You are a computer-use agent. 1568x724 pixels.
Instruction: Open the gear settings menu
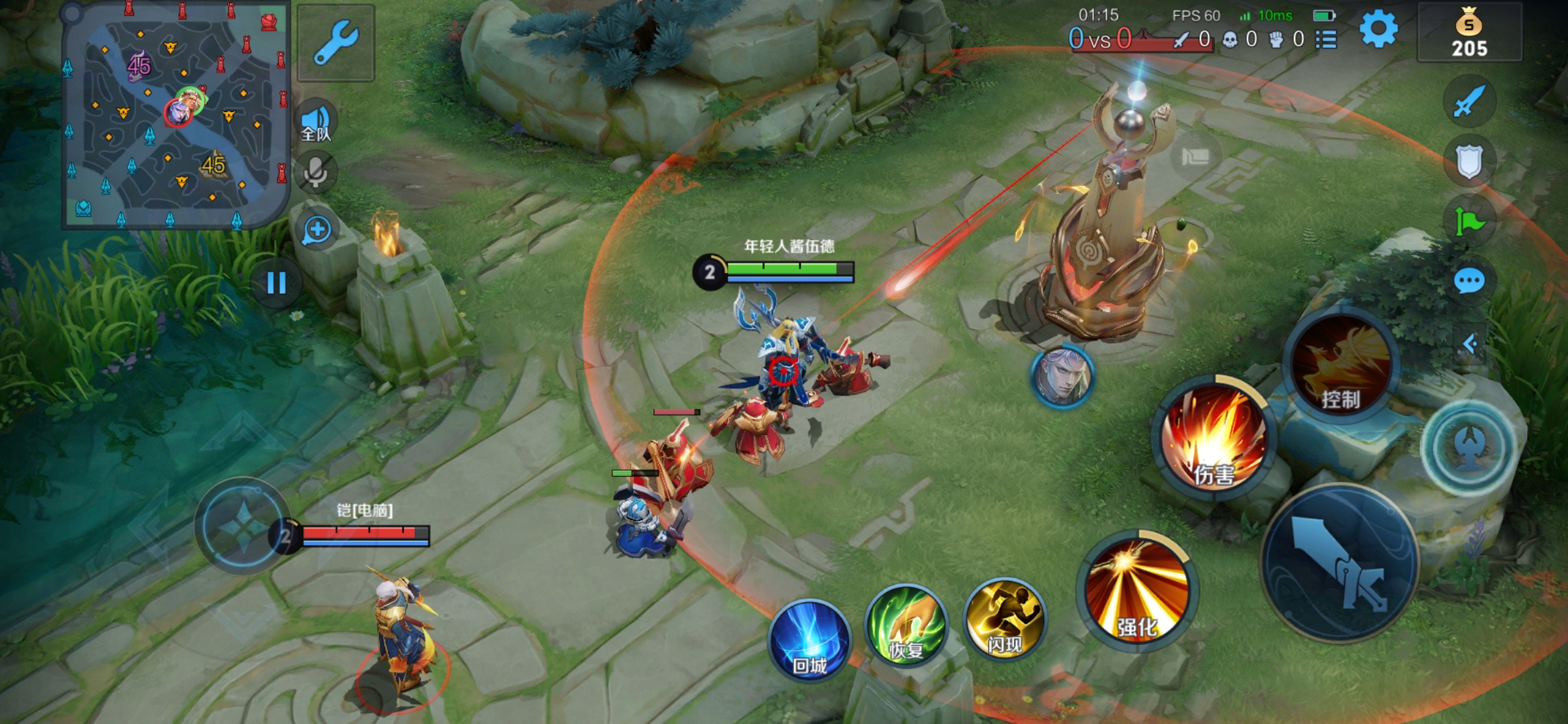[1378, 30]
